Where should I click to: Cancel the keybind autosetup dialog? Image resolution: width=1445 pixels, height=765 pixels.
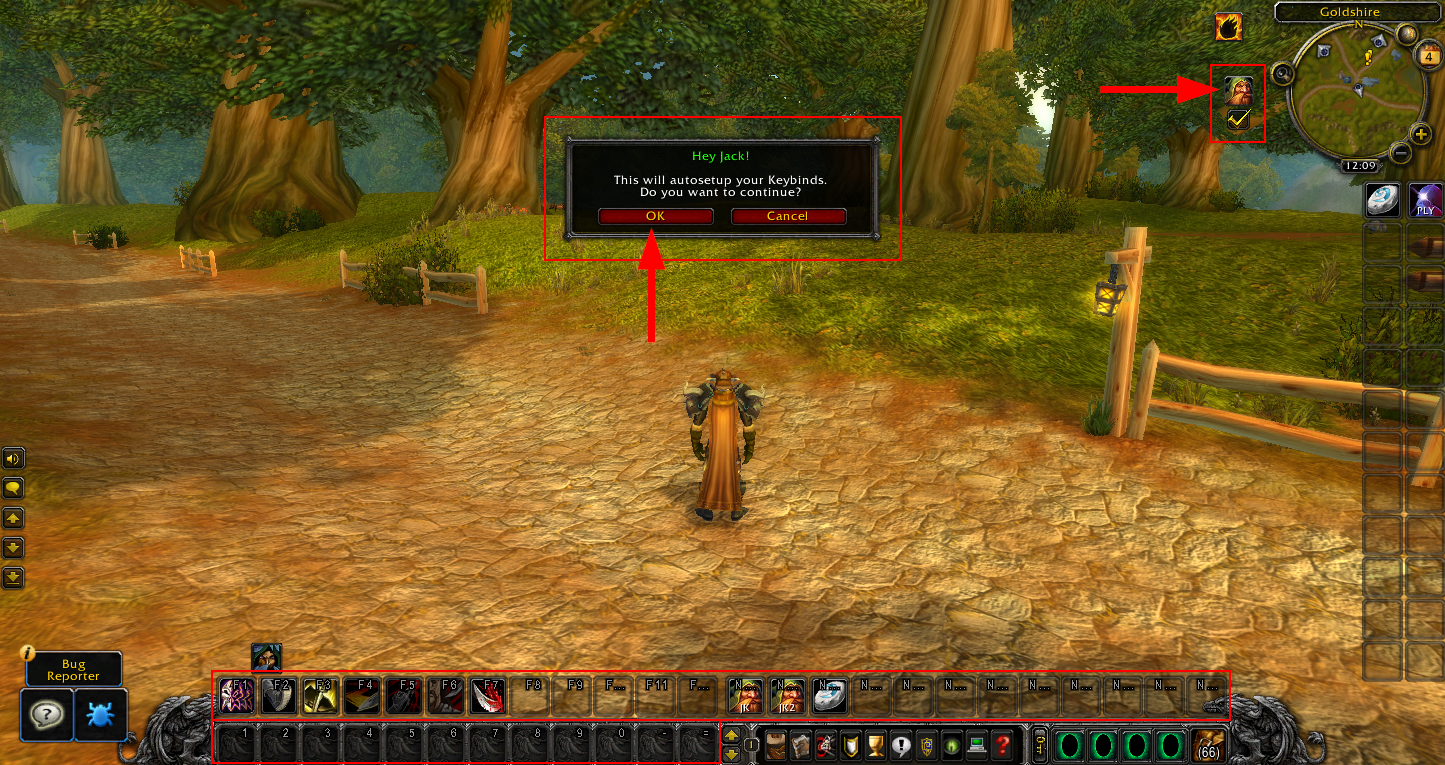[x=788, y=216]
